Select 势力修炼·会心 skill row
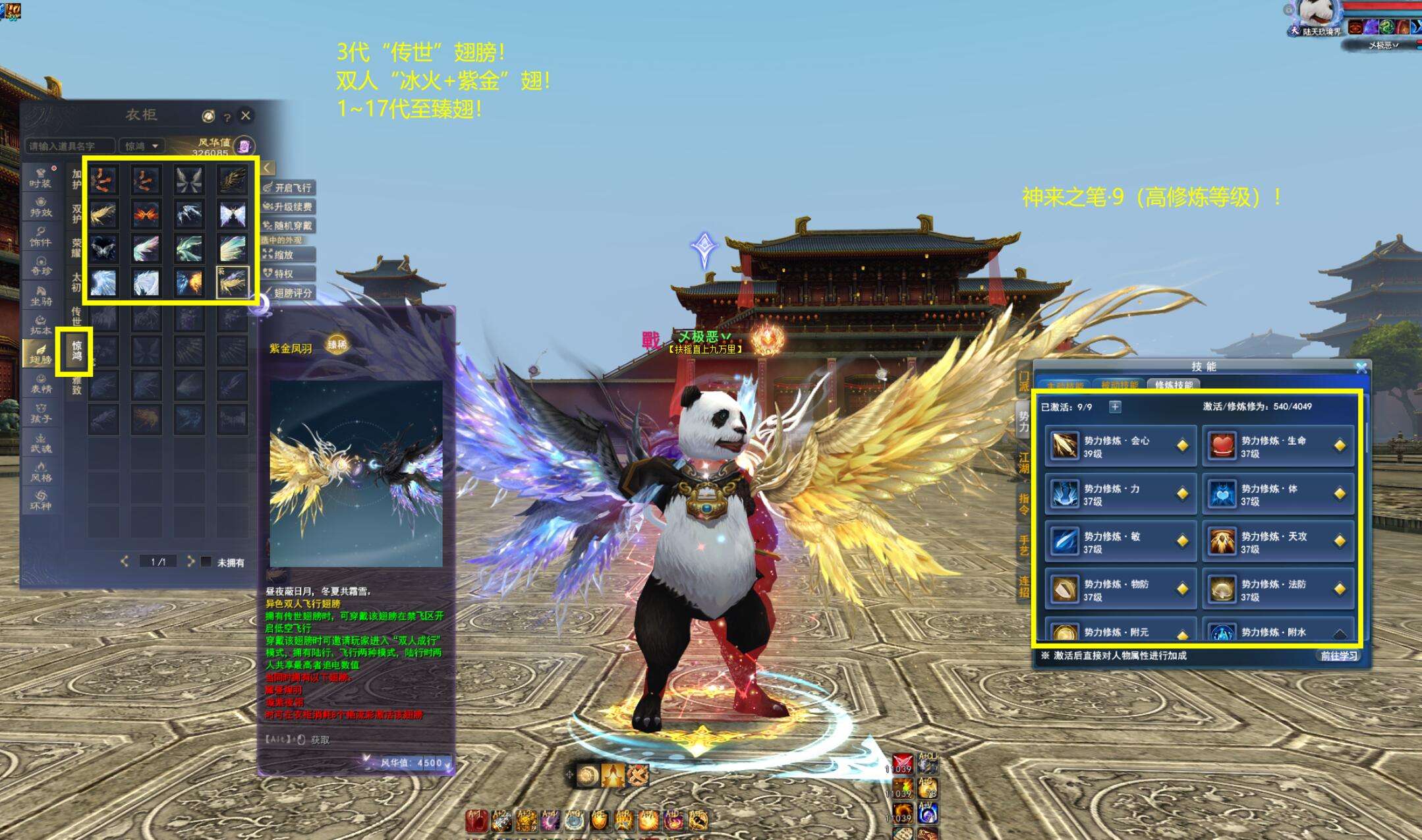The image size is (1422, 840). pyautogui.click(x=1120, y=446)
